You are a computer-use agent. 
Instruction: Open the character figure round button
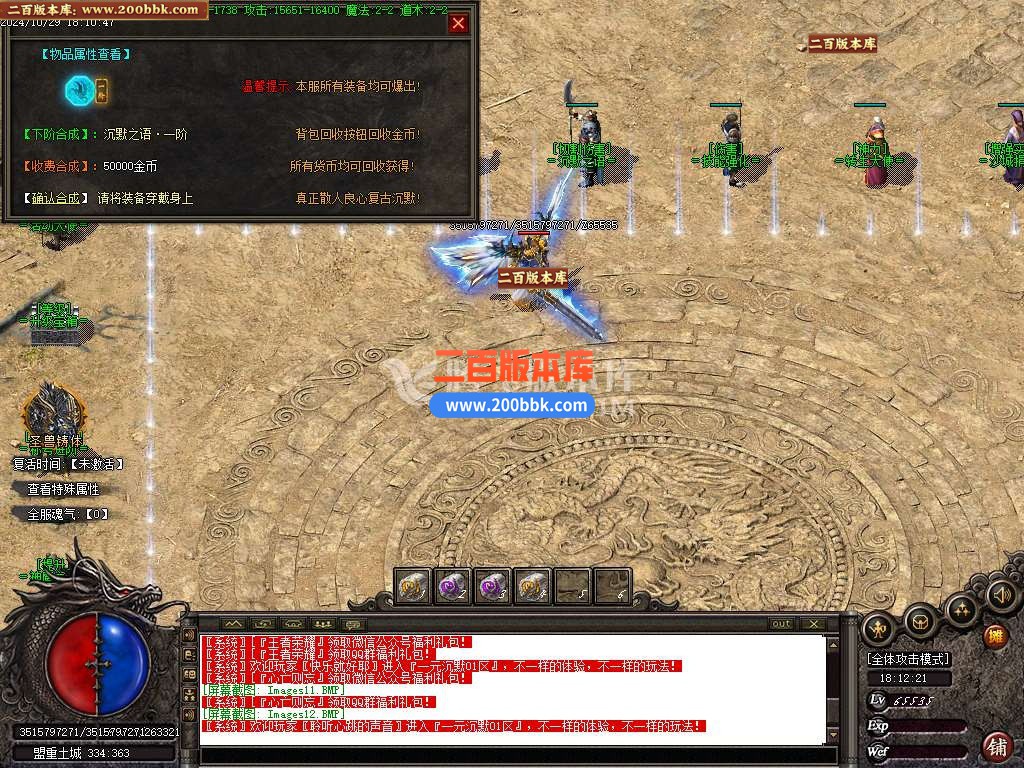pos(878,628)
